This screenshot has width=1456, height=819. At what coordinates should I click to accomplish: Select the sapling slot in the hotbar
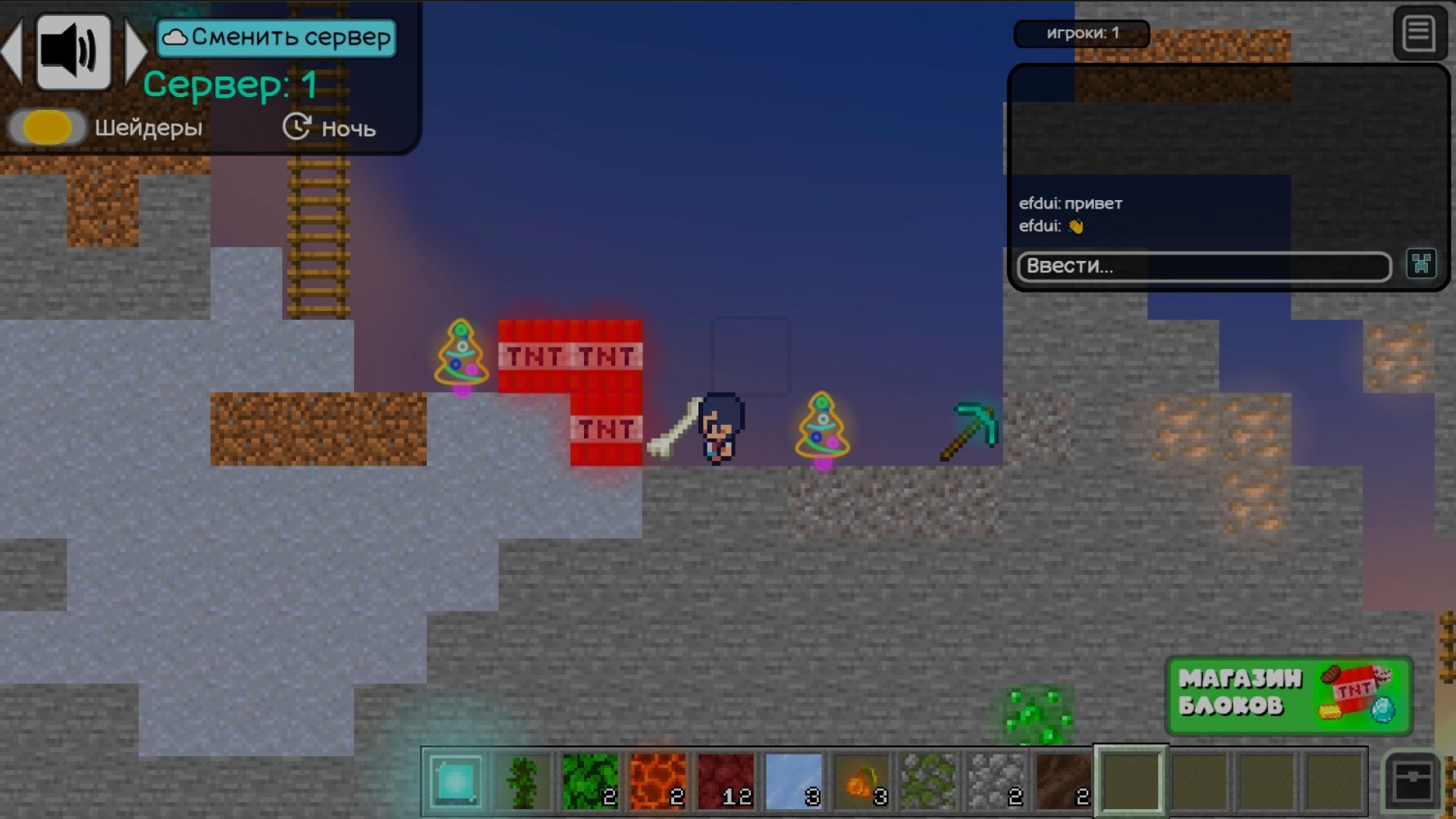pos(522,780)
